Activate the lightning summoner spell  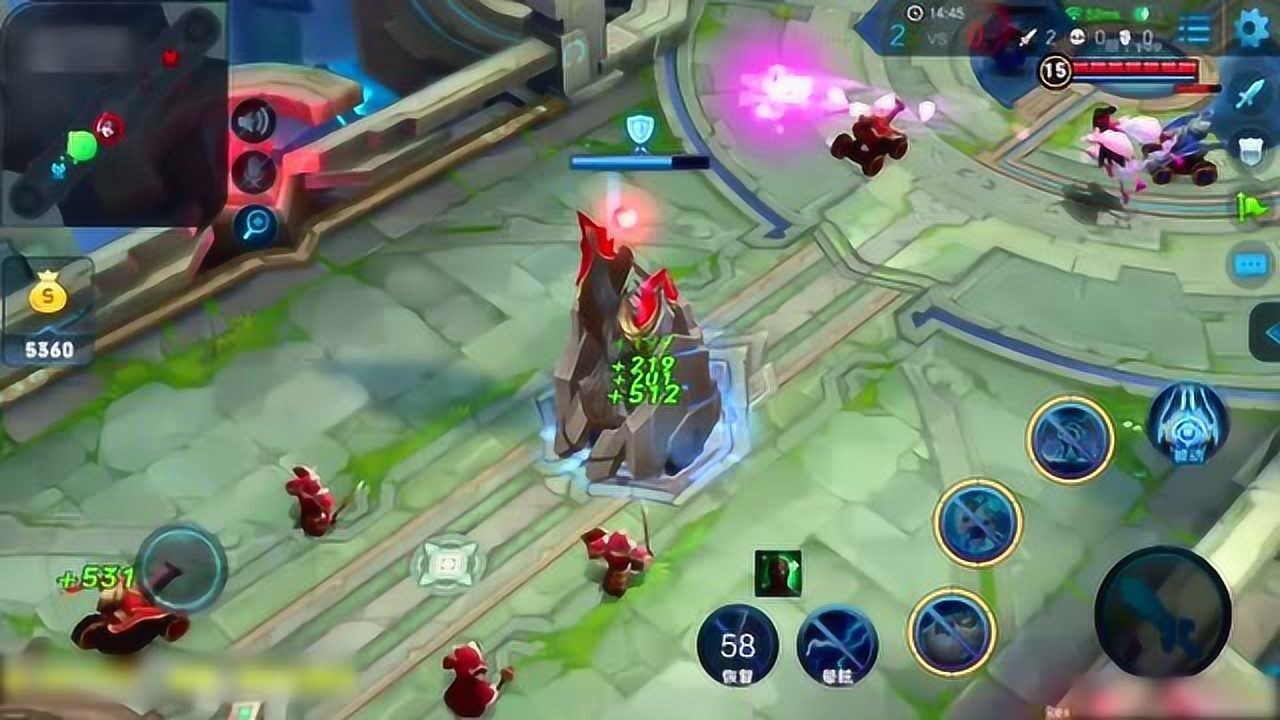click(838, 646)
